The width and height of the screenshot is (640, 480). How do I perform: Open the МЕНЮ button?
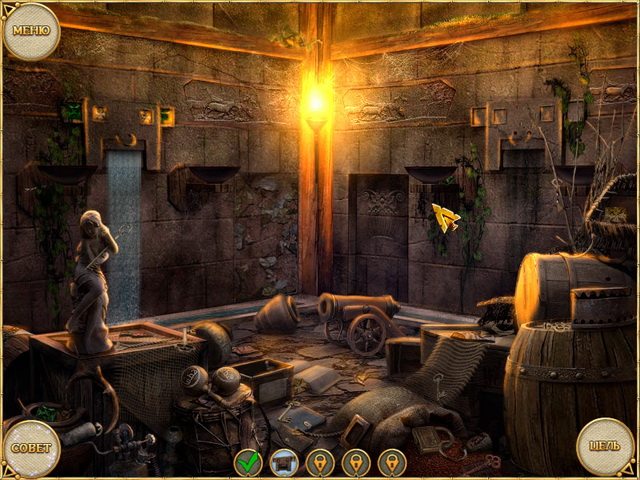[x=31, y=30]
